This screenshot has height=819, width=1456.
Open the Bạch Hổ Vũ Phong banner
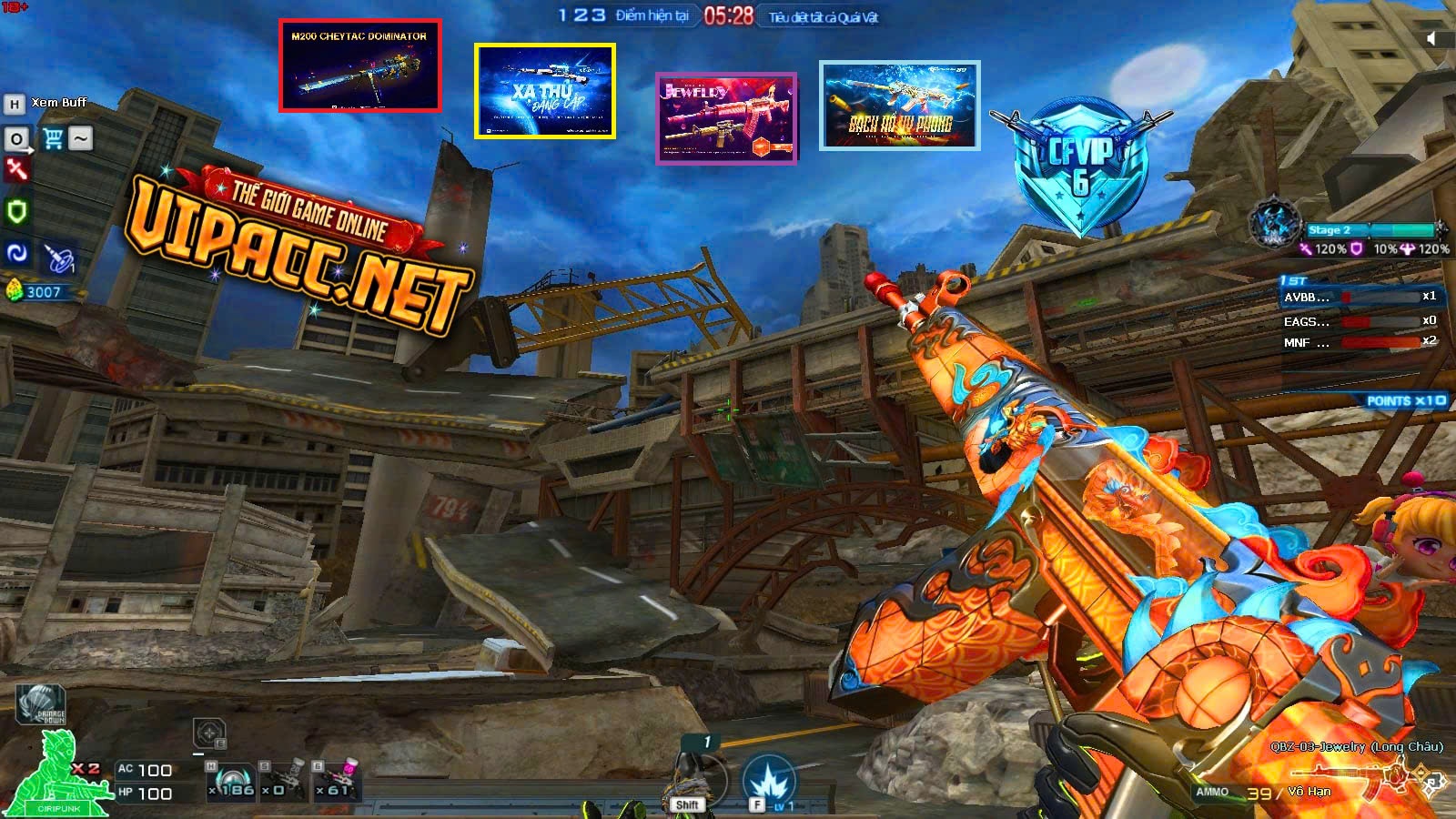[x=899, y=106]
